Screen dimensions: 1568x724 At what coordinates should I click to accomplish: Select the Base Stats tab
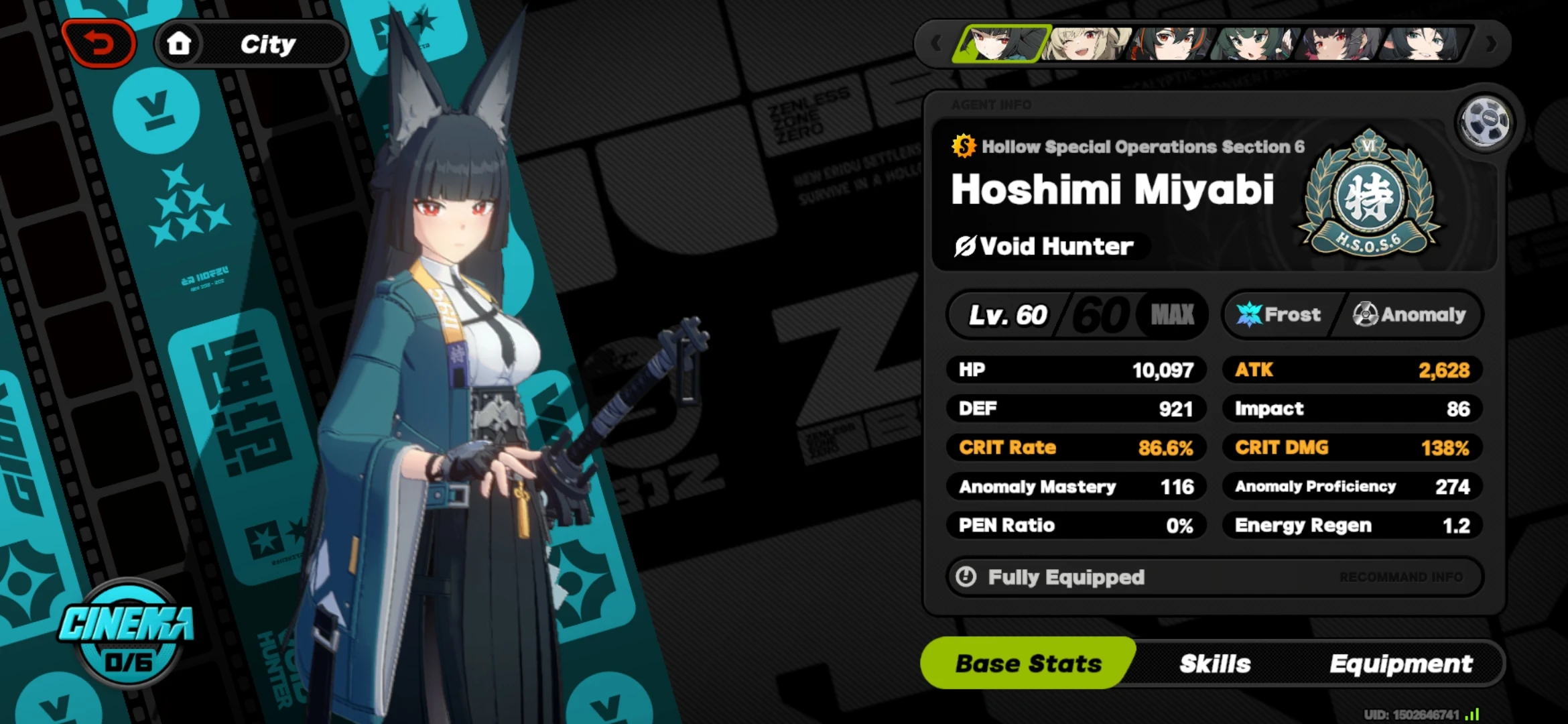pyautogui.click(x=1027, y=663)
